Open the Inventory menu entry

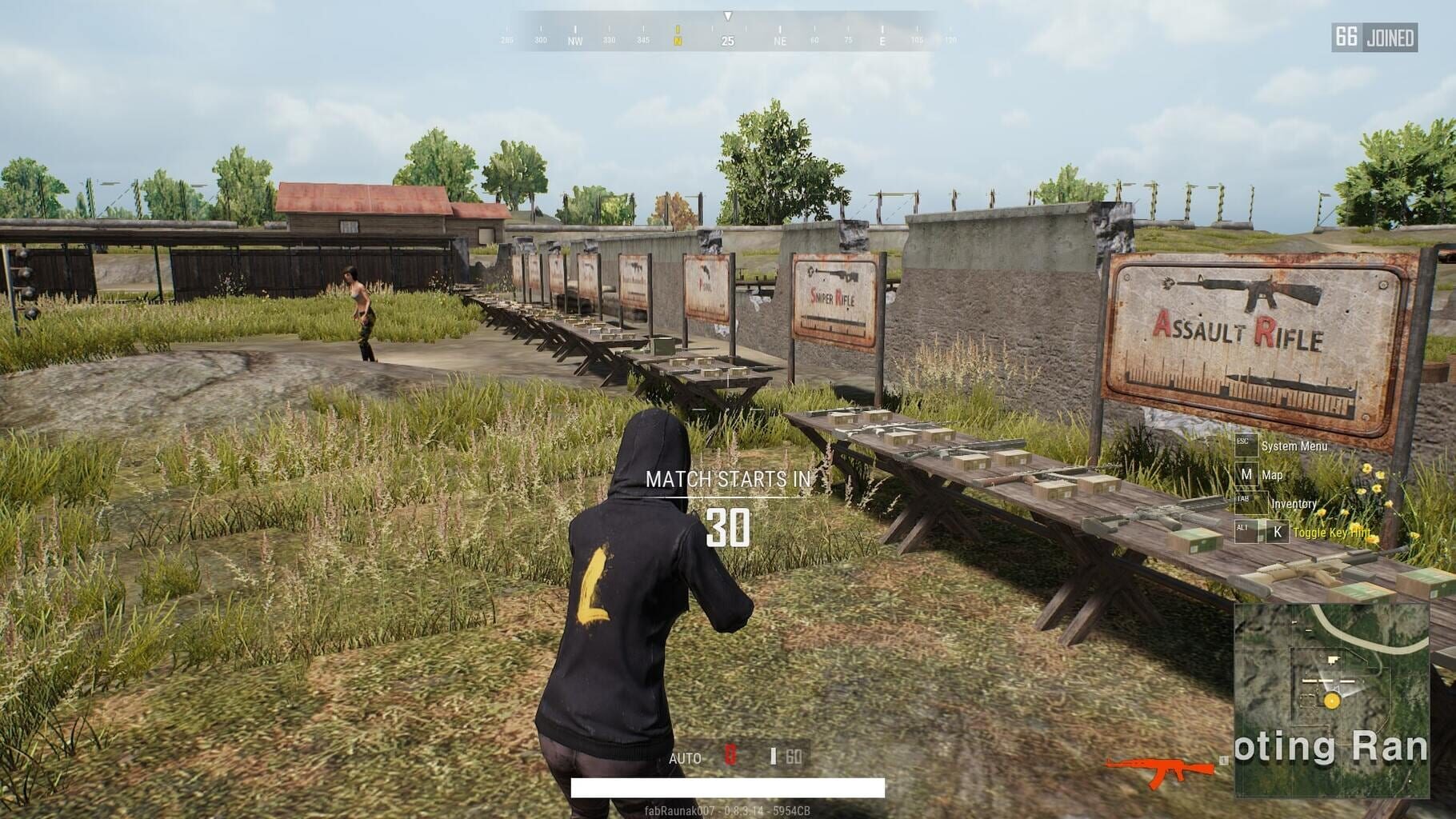[1294, 504]
